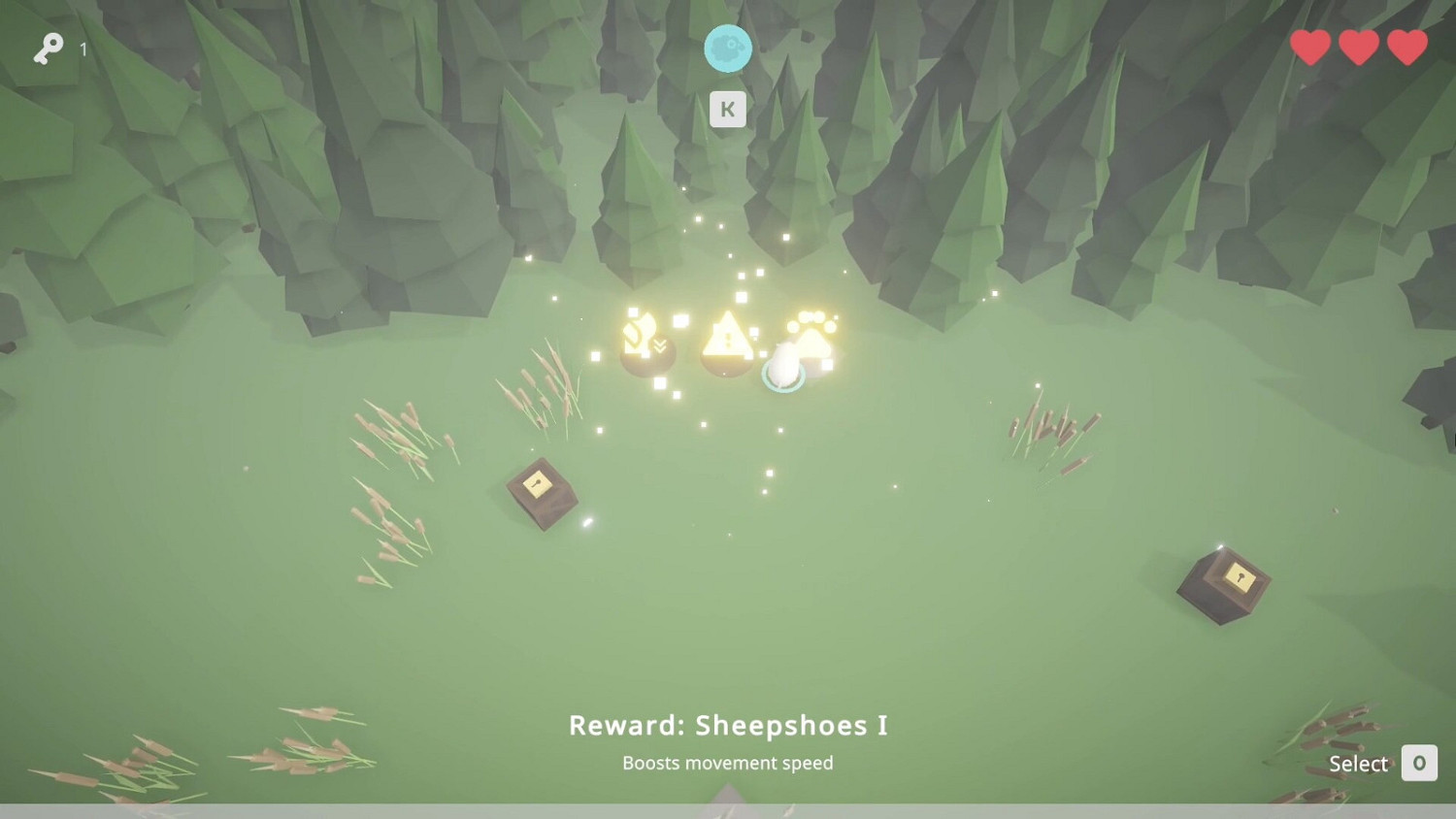Click the third heart icon
Image resolution: width=1456 pixels, height=819 pixels.
[1406, 46]
